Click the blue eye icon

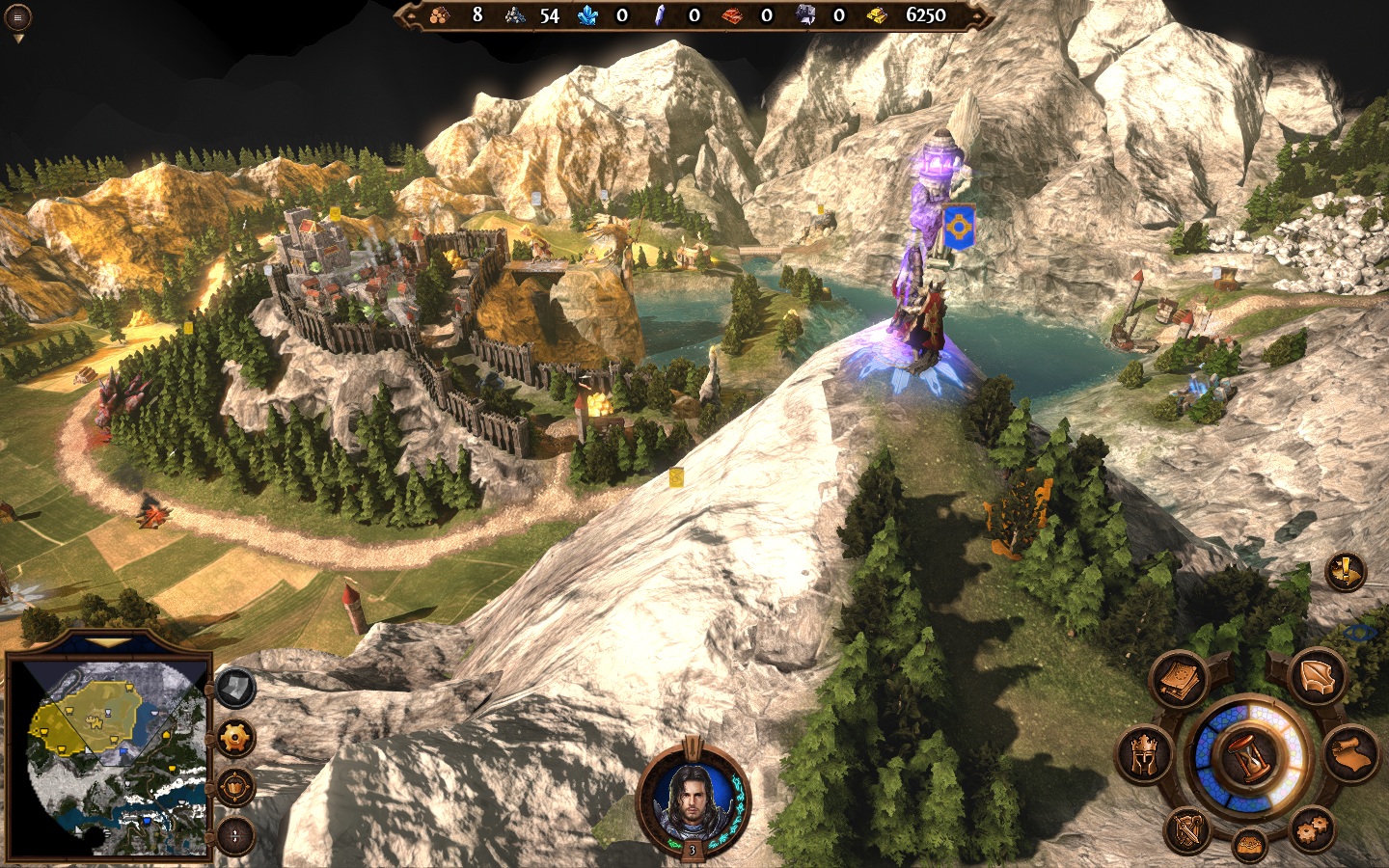click(1361, 633)
